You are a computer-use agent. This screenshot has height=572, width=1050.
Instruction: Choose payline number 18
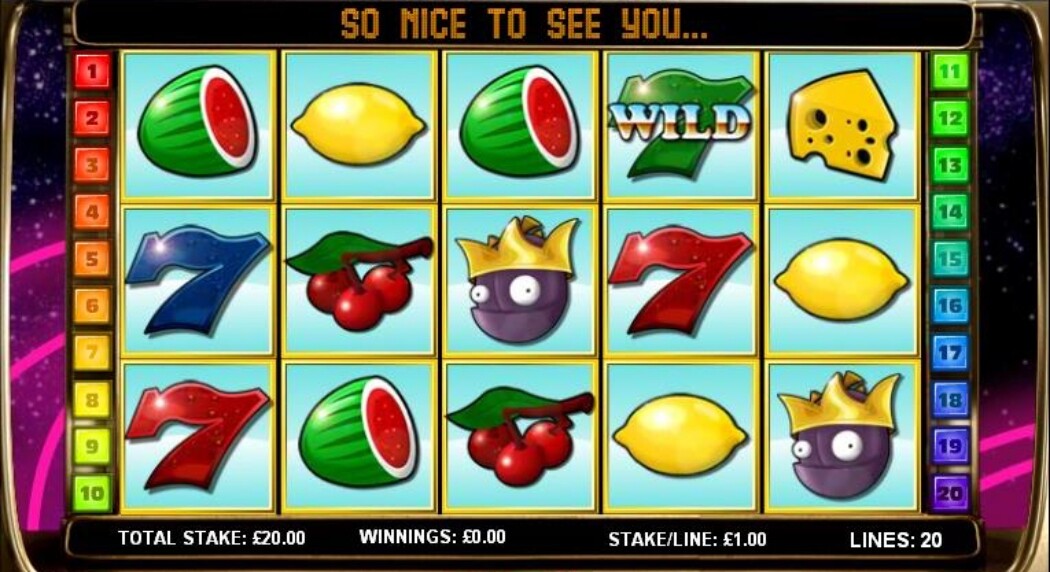coord(949,400)
